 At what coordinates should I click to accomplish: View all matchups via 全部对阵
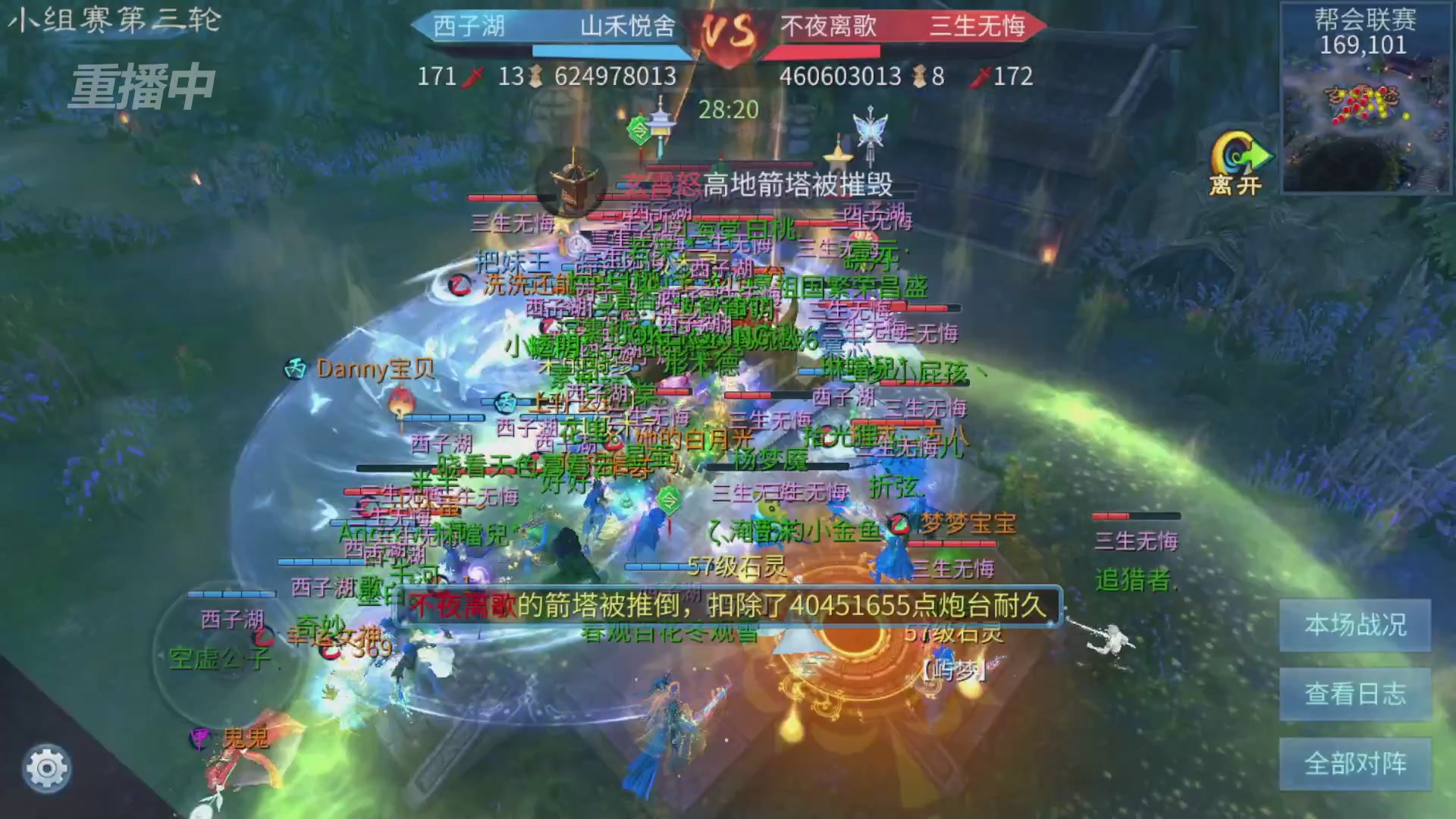tap(1354, 764)
